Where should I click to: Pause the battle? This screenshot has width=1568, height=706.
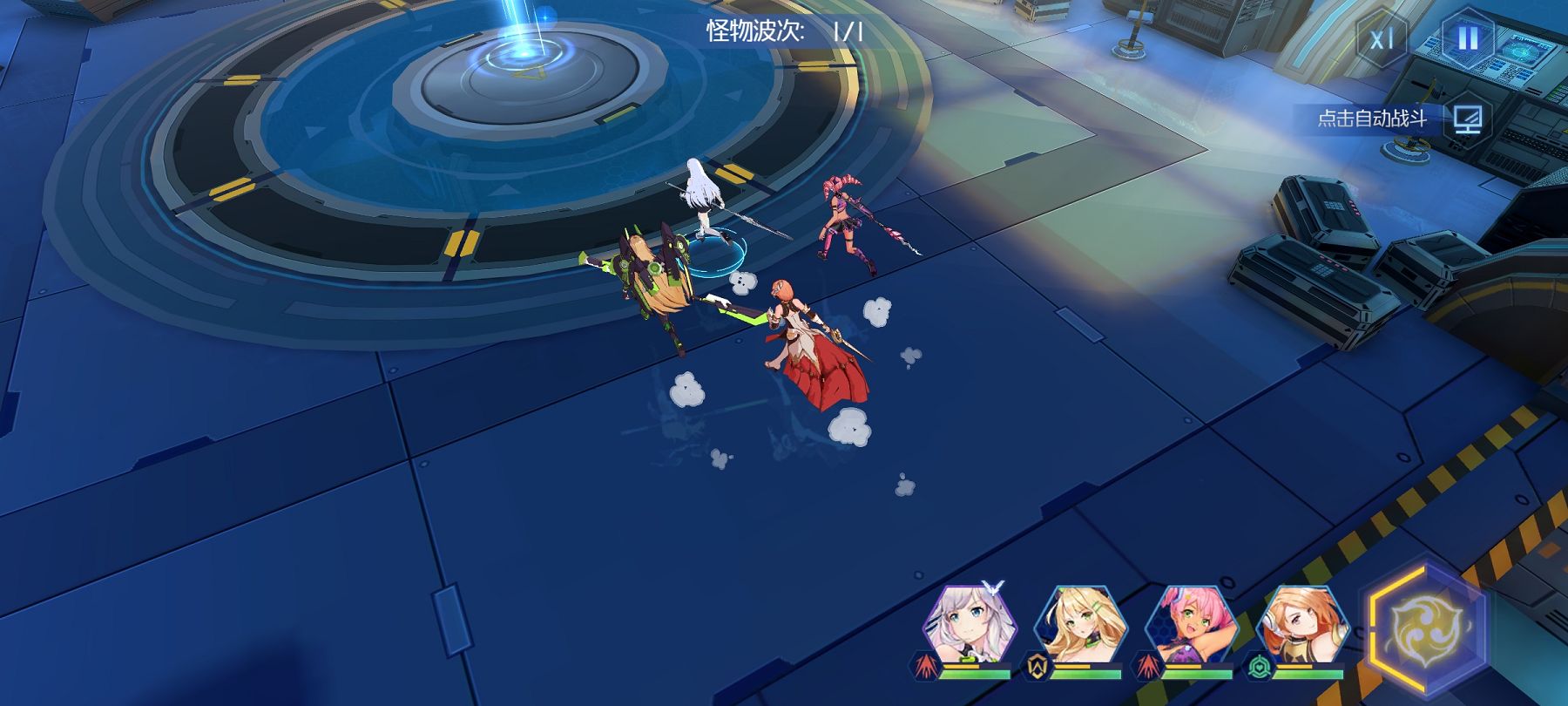(1468, 39)
